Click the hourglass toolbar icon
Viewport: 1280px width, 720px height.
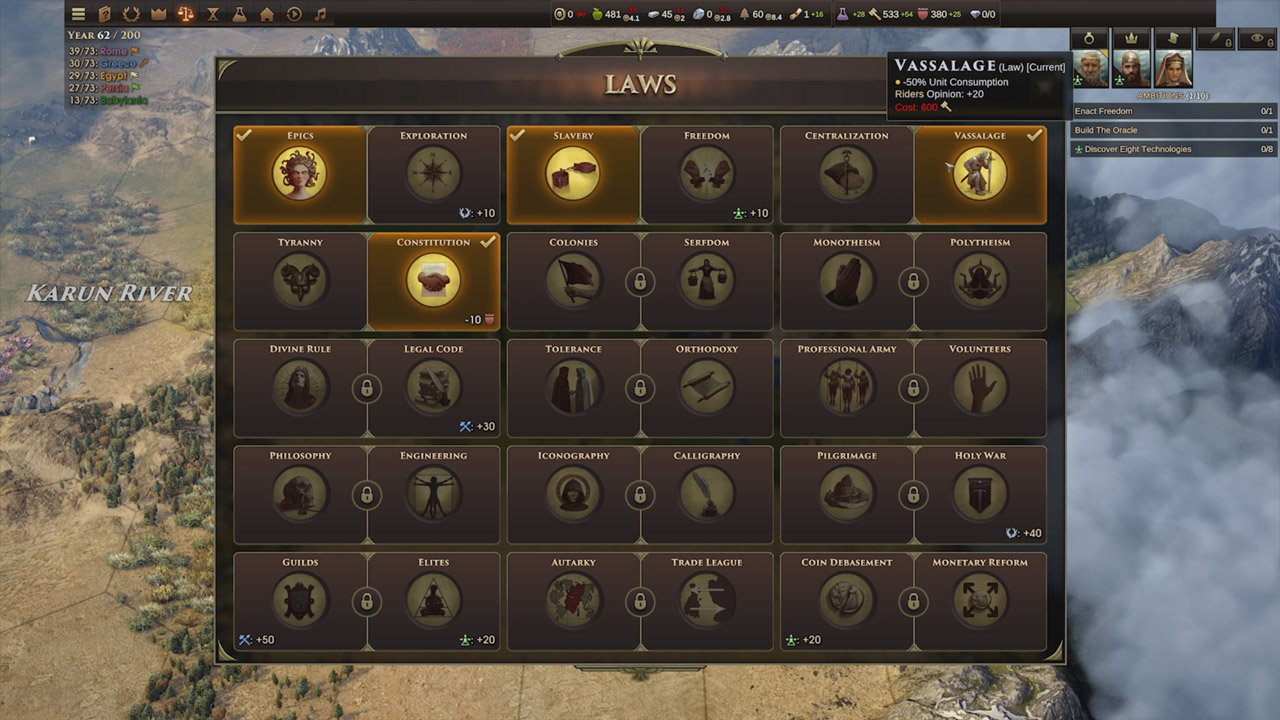[212, 14]
